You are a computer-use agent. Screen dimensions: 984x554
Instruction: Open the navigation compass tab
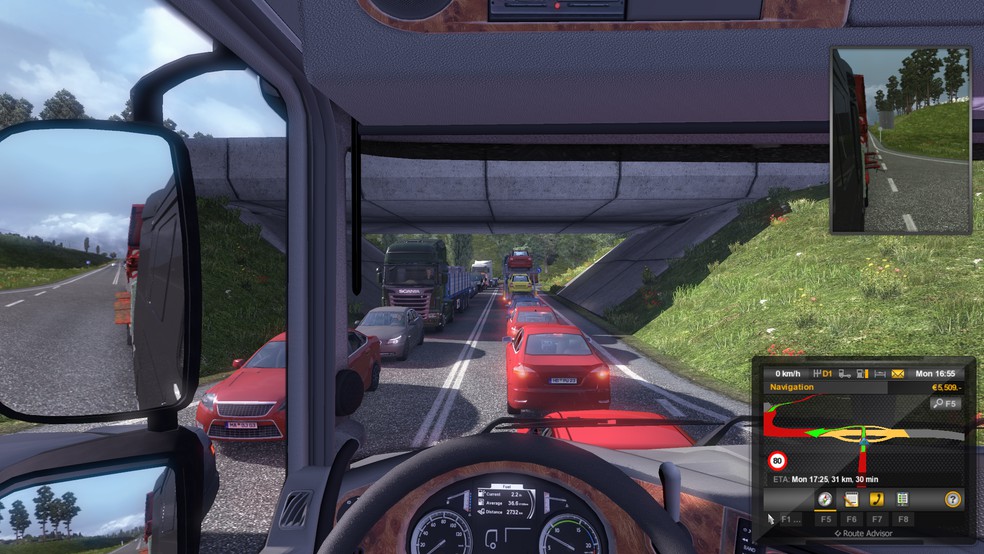[x=825, y=498]
